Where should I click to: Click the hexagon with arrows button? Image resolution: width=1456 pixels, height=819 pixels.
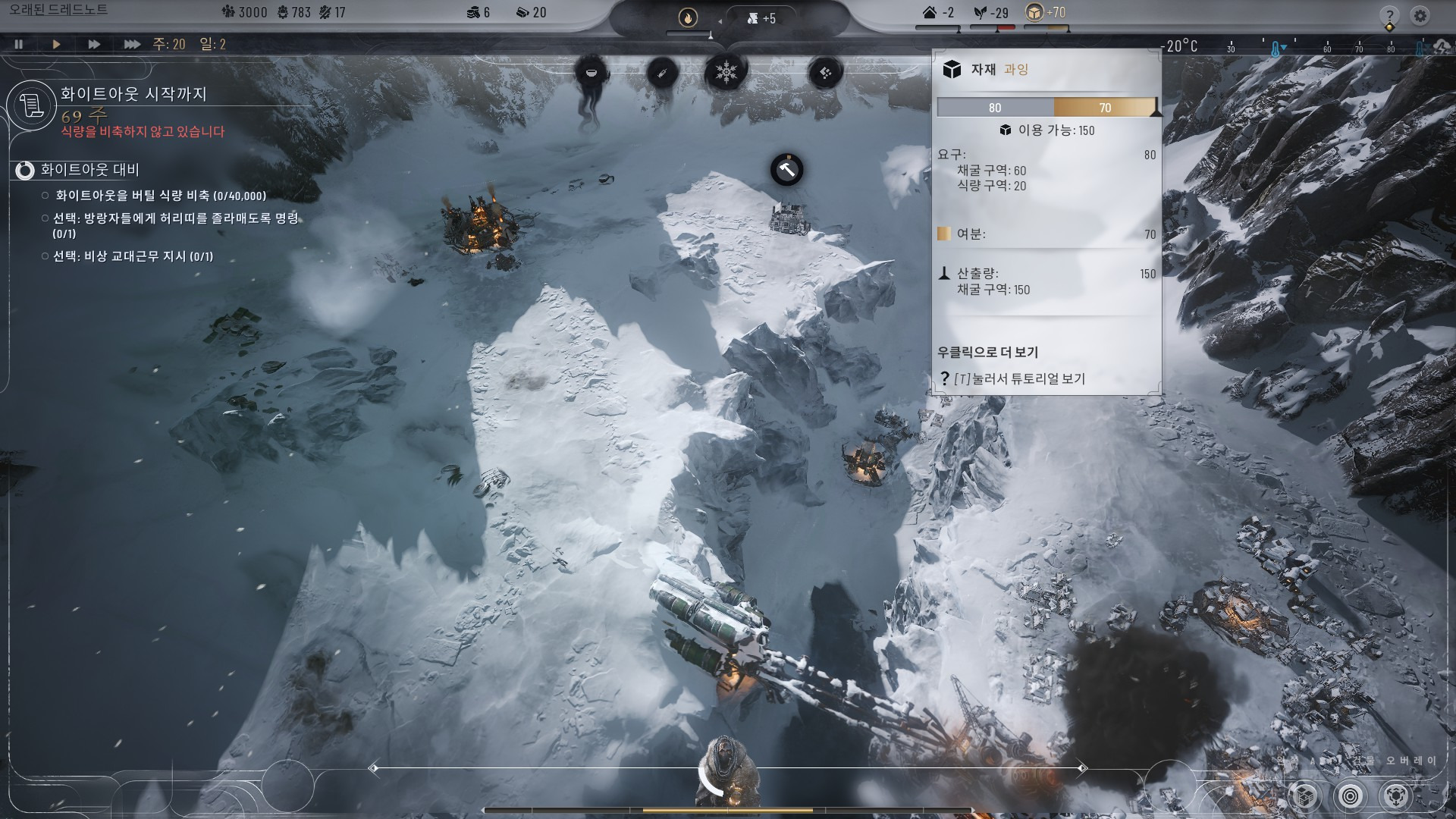1396,795
